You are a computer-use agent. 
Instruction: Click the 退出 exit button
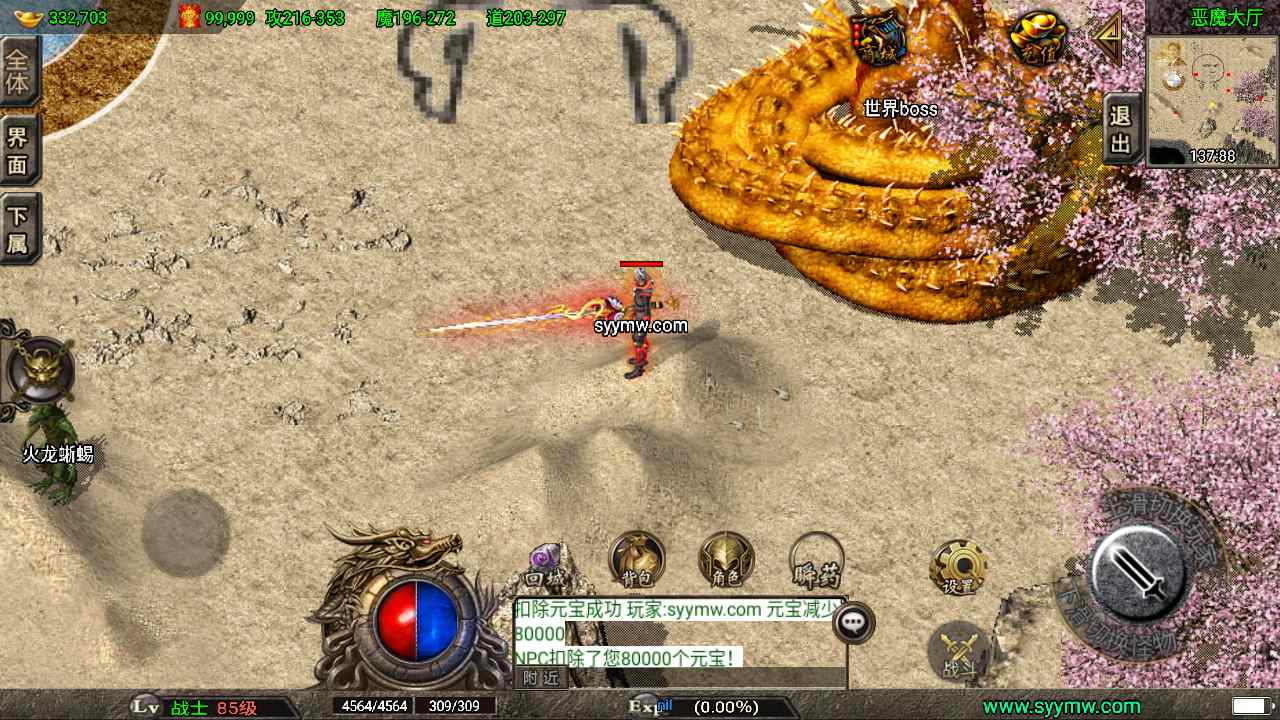click(x=1122, y=130)
